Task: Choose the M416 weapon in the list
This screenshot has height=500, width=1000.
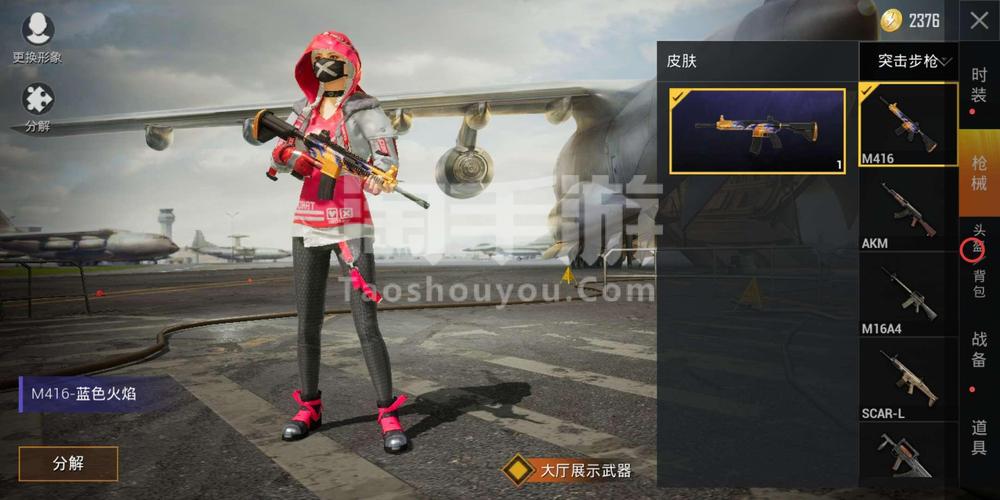Action: click(x=908, y=125)
